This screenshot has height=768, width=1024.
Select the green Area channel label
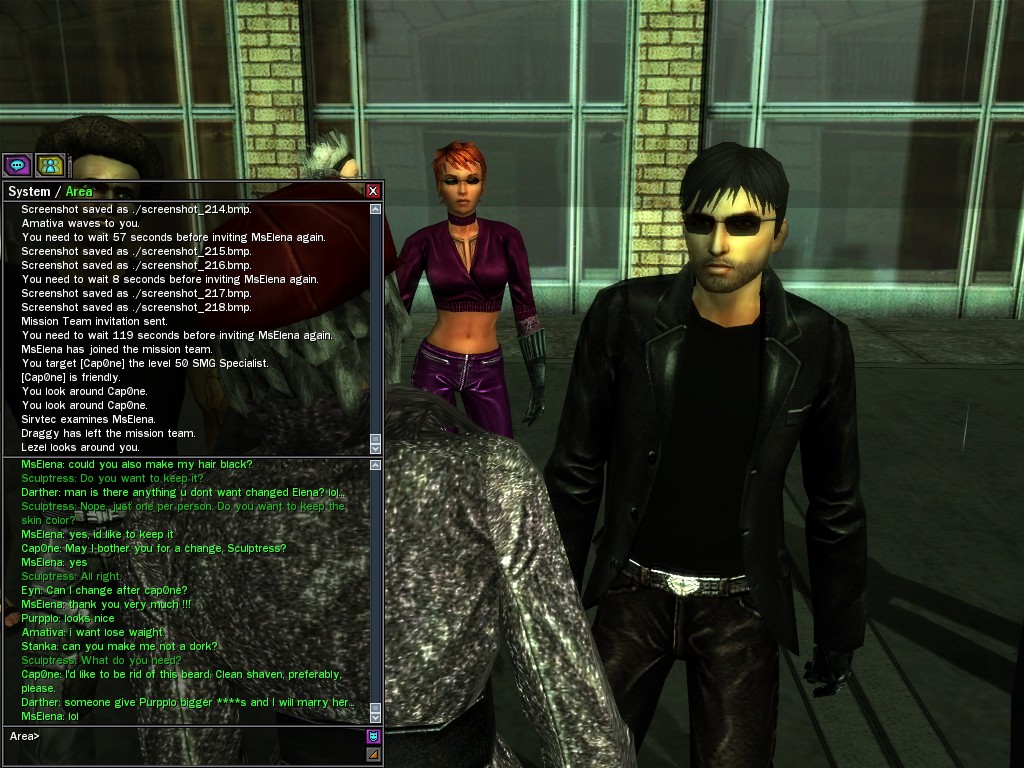[79, 191]
